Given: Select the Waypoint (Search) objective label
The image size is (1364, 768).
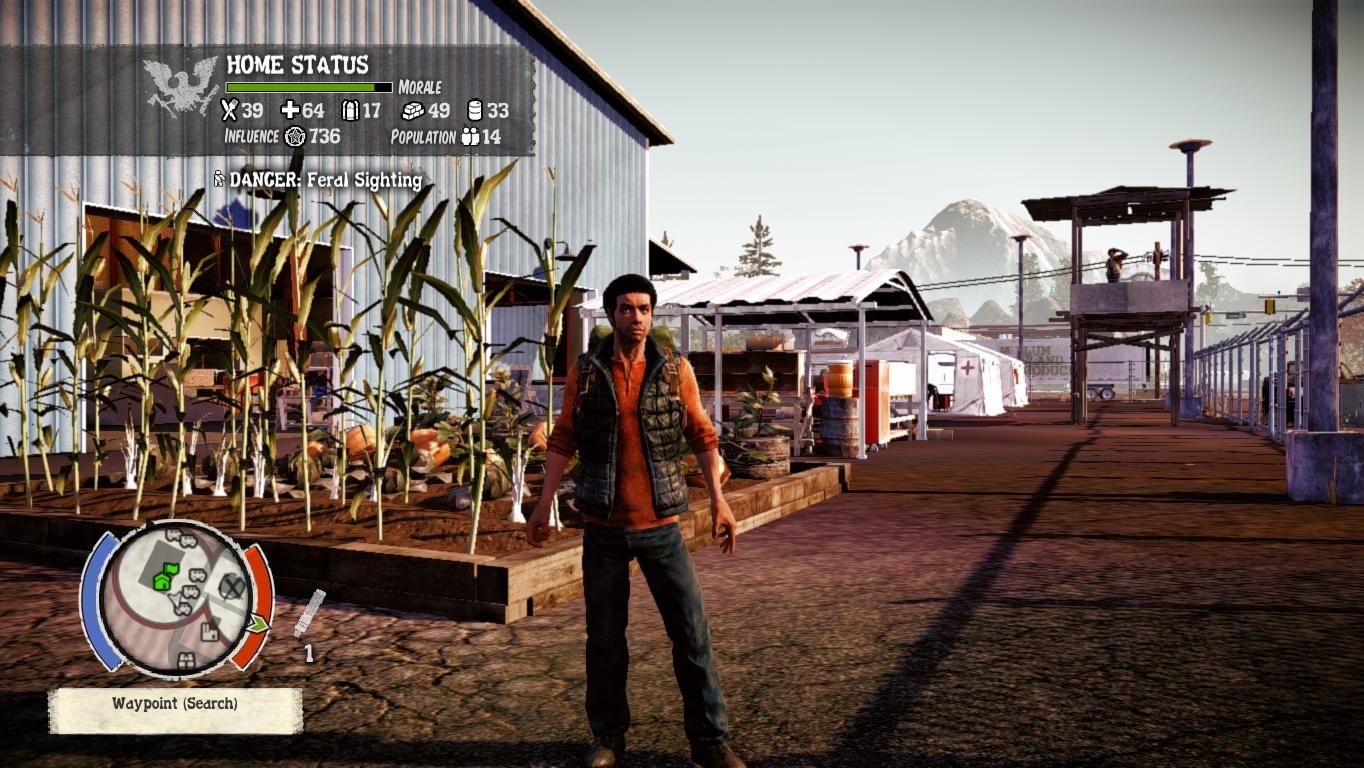Looking at the screenshot, I should [x=175, y=704].
